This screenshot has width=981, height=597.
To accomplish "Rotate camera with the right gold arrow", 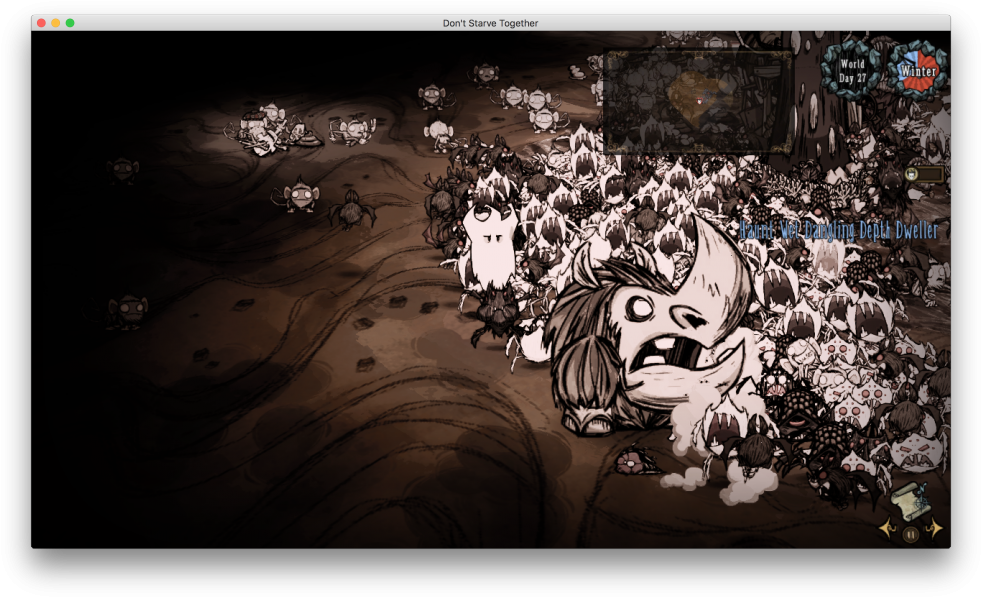I will (x=936, y=529).
